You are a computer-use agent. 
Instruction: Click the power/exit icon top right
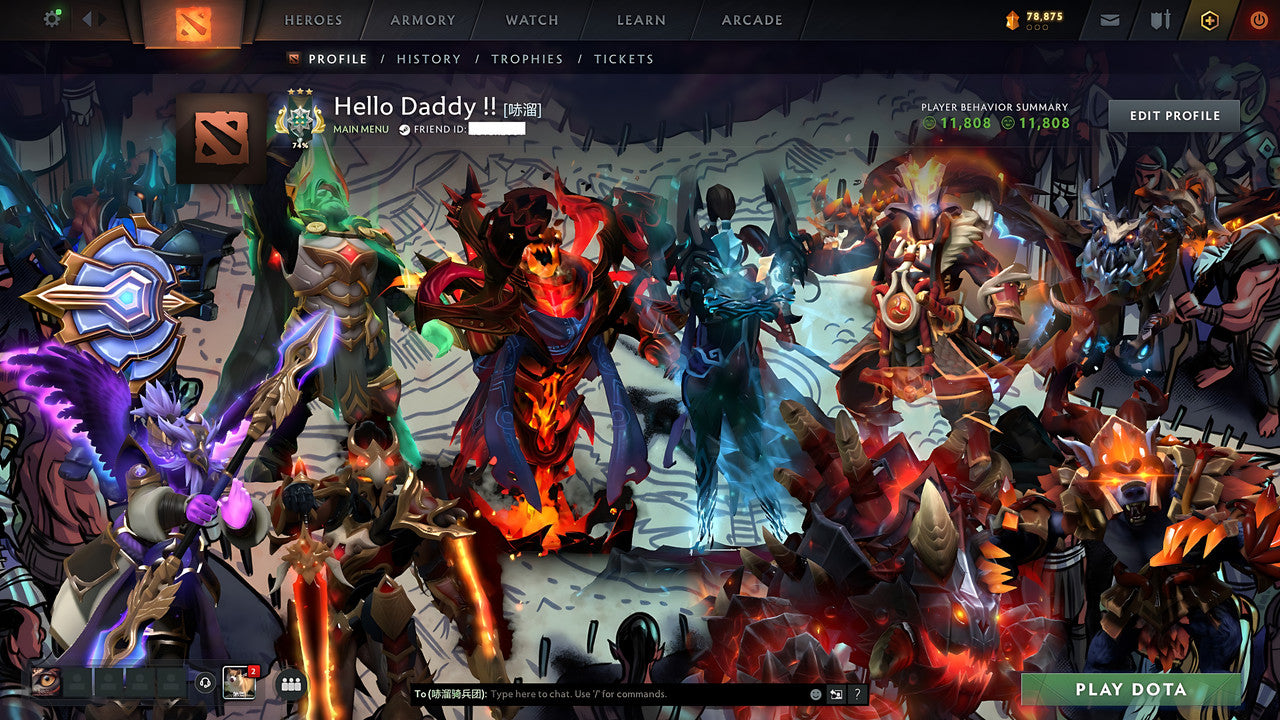click(1260, 18)
